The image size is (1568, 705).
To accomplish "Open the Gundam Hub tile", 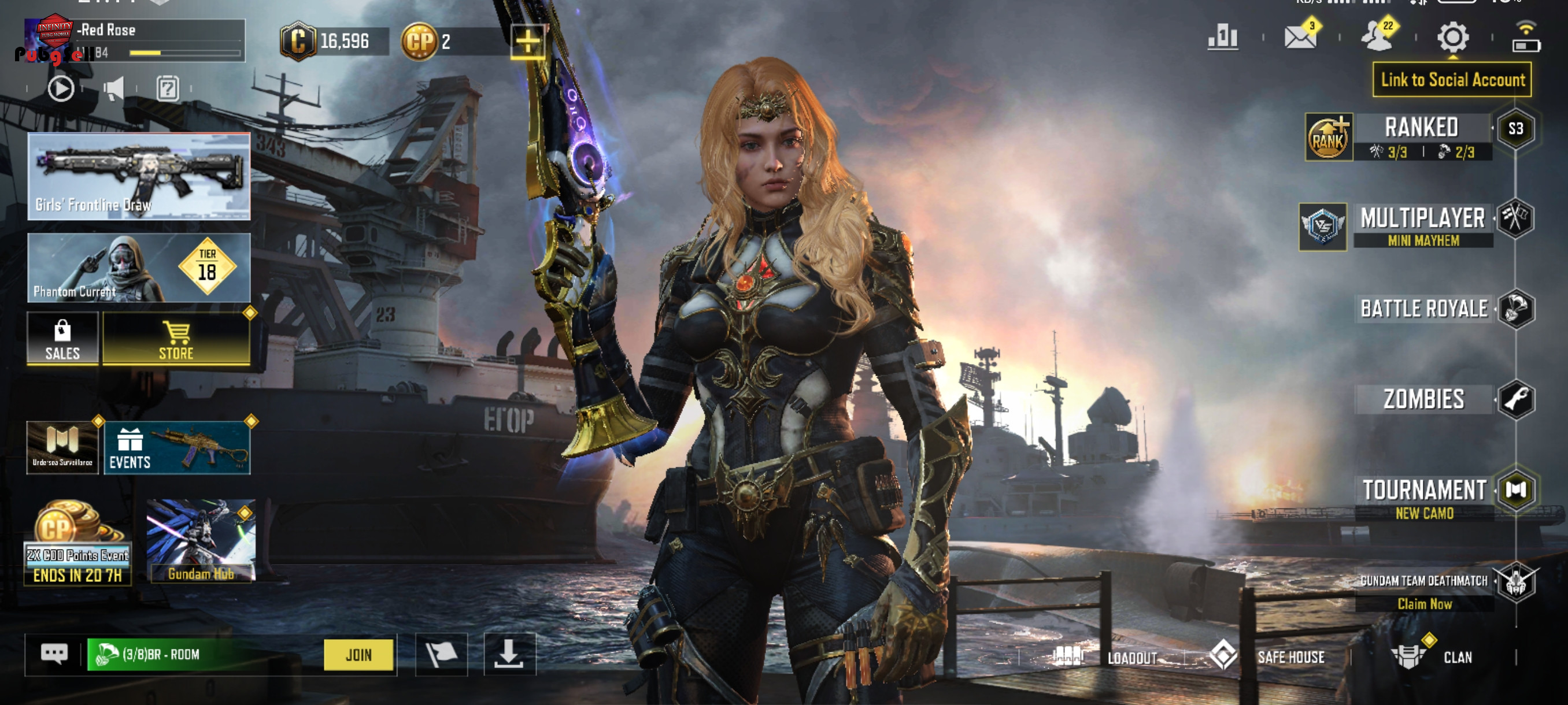I will [201, 541].
